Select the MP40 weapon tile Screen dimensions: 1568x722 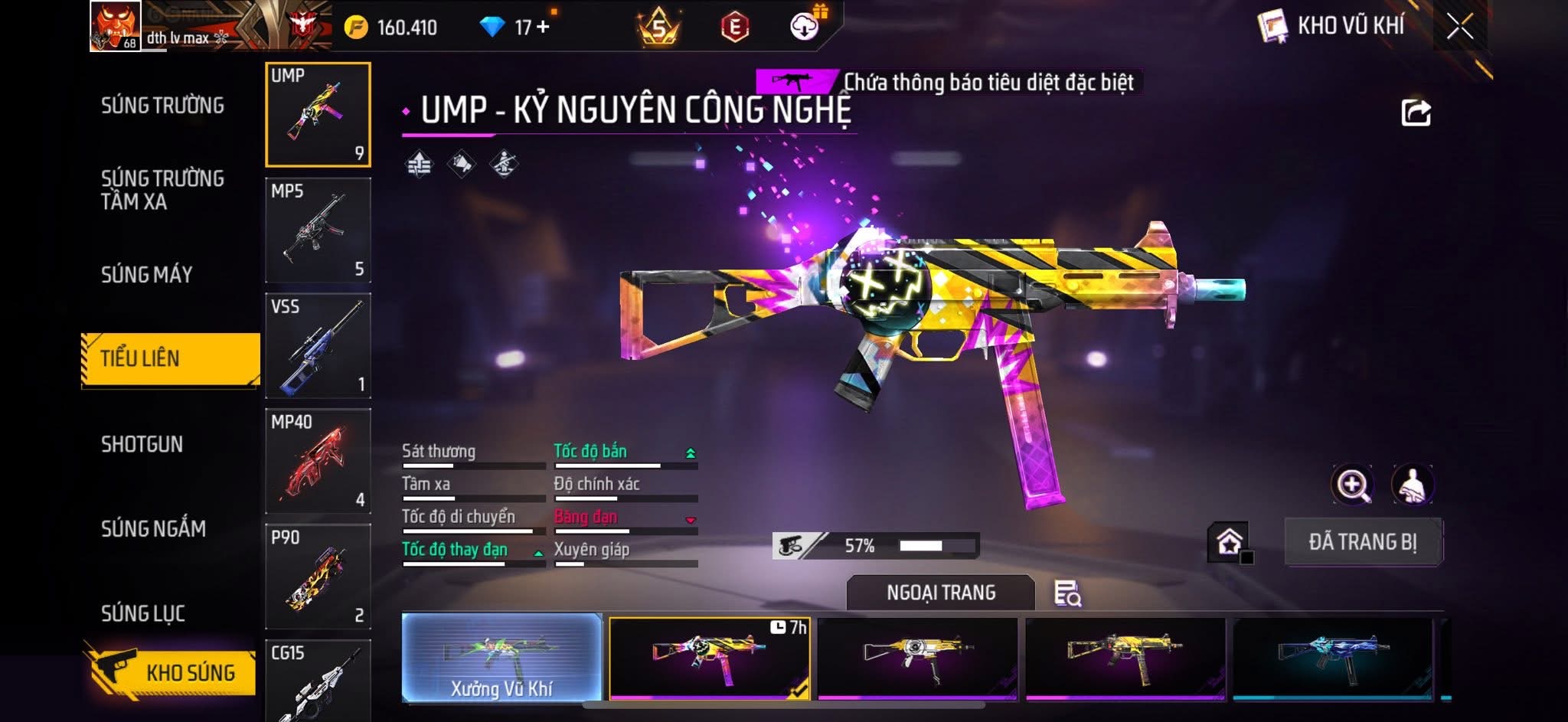[318, 462]
